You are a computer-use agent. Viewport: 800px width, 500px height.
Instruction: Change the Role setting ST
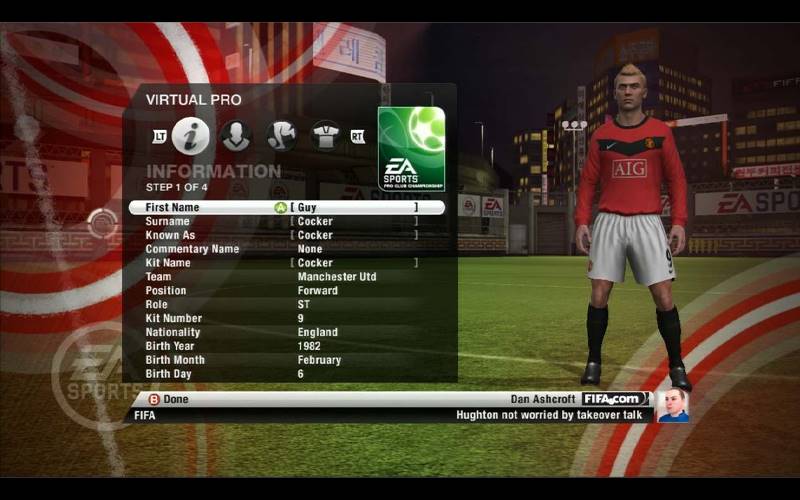coord(286,305)
